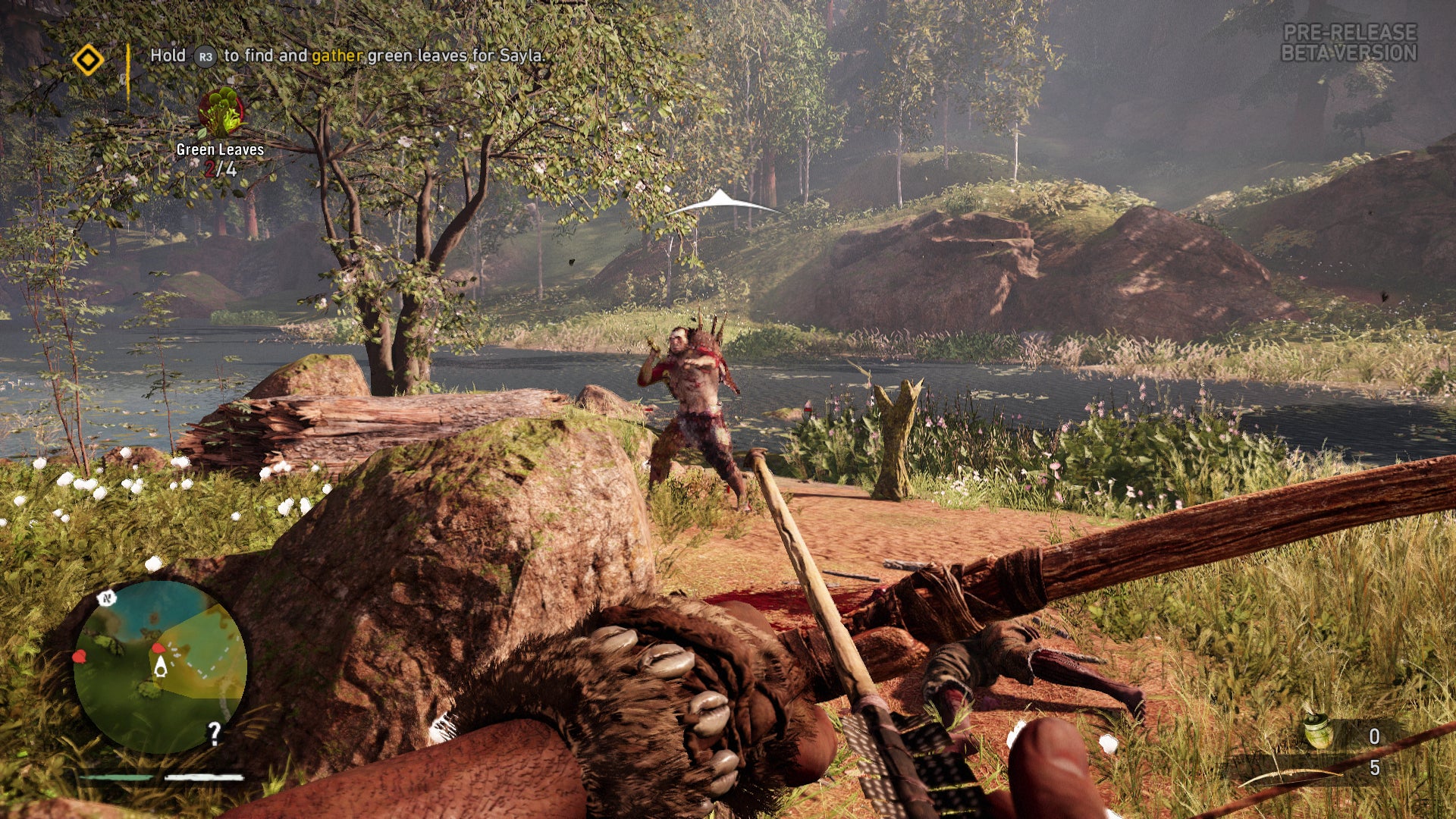Click the white stamina bar segment
The width and height of the screenshot is (1456, 819).
[204, 777]
